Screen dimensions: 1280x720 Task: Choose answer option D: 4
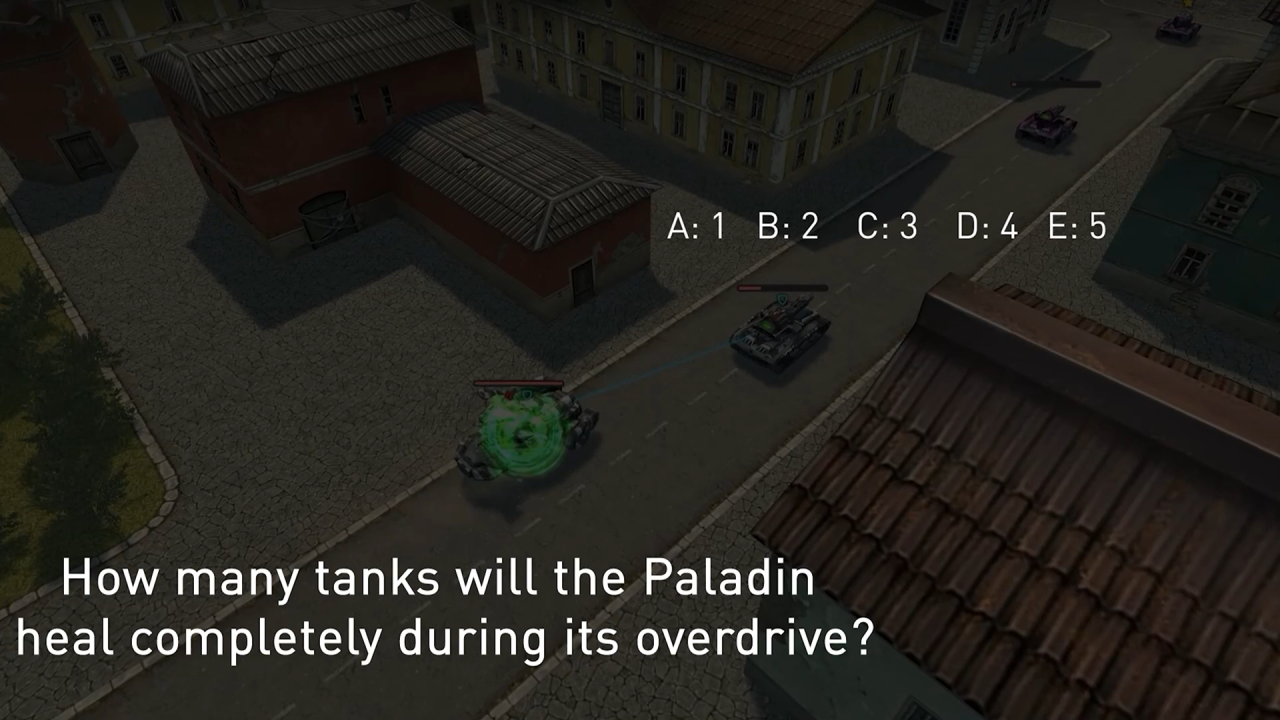point(987,227)
